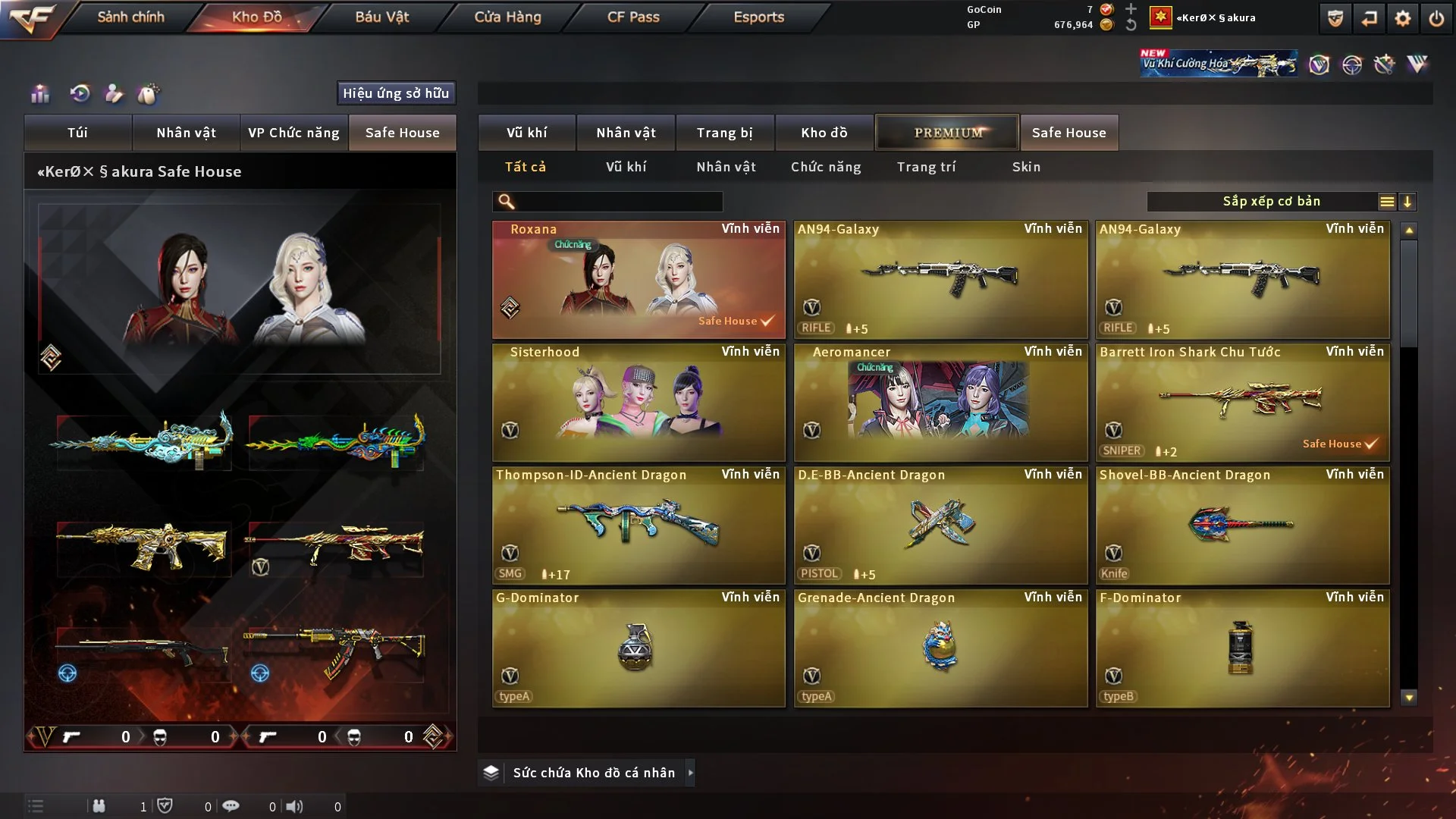Screen dimensions: 1456x819
Task: Choose the Barrett Iron Shark Chu Tước sniper
Action: [1242, 402]
